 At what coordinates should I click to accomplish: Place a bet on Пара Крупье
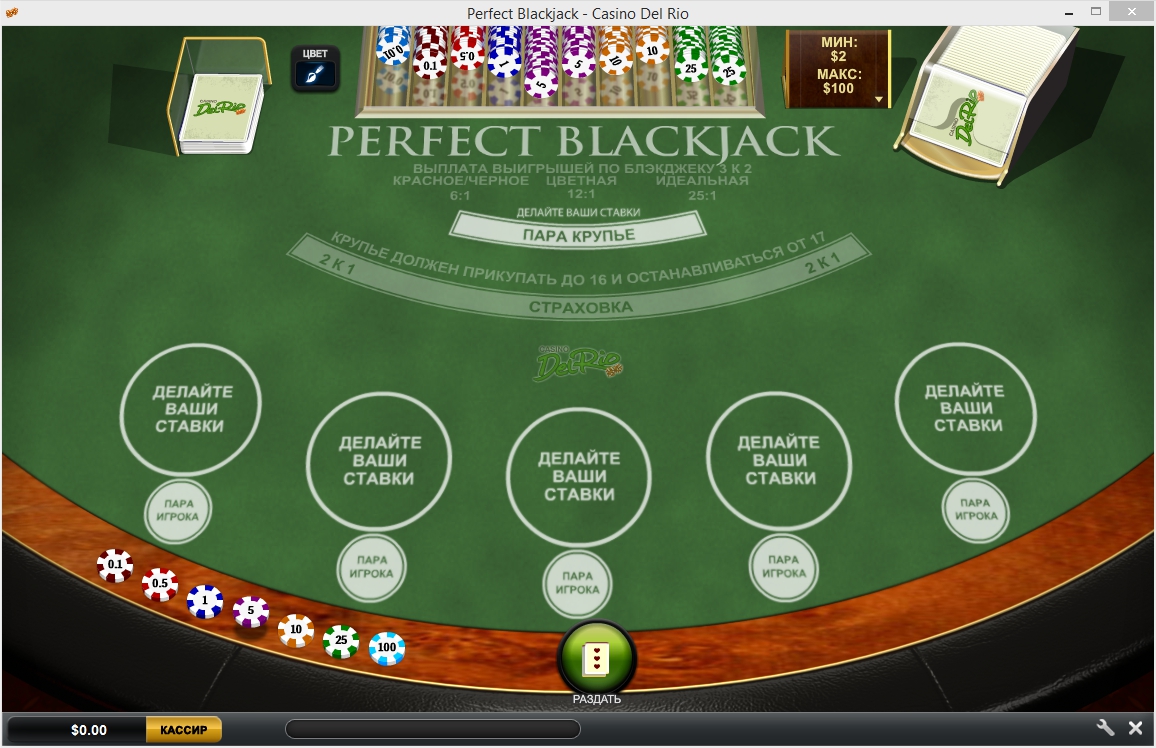579,236
